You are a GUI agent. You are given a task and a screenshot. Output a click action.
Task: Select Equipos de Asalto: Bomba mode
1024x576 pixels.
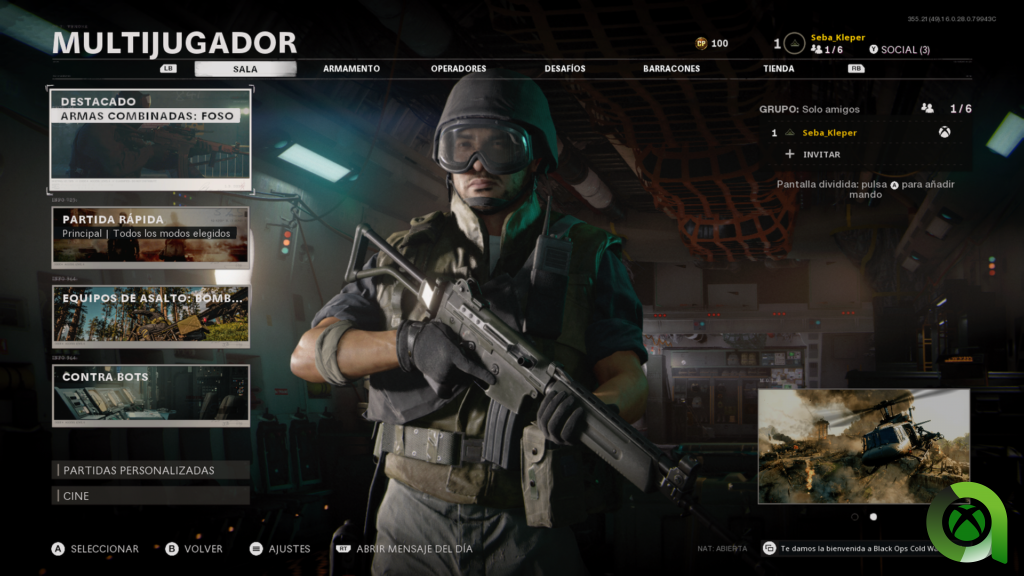[150, 315]
